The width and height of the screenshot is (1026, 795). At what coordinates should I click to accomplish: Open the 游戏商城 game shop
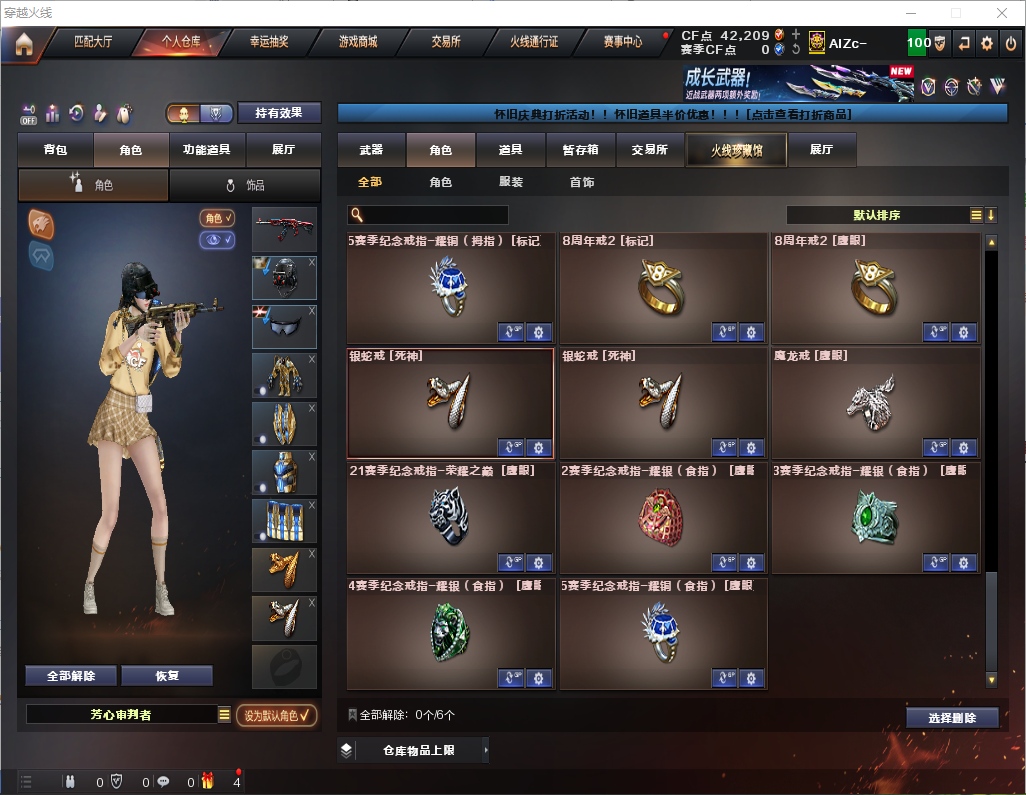pos(357,43)
